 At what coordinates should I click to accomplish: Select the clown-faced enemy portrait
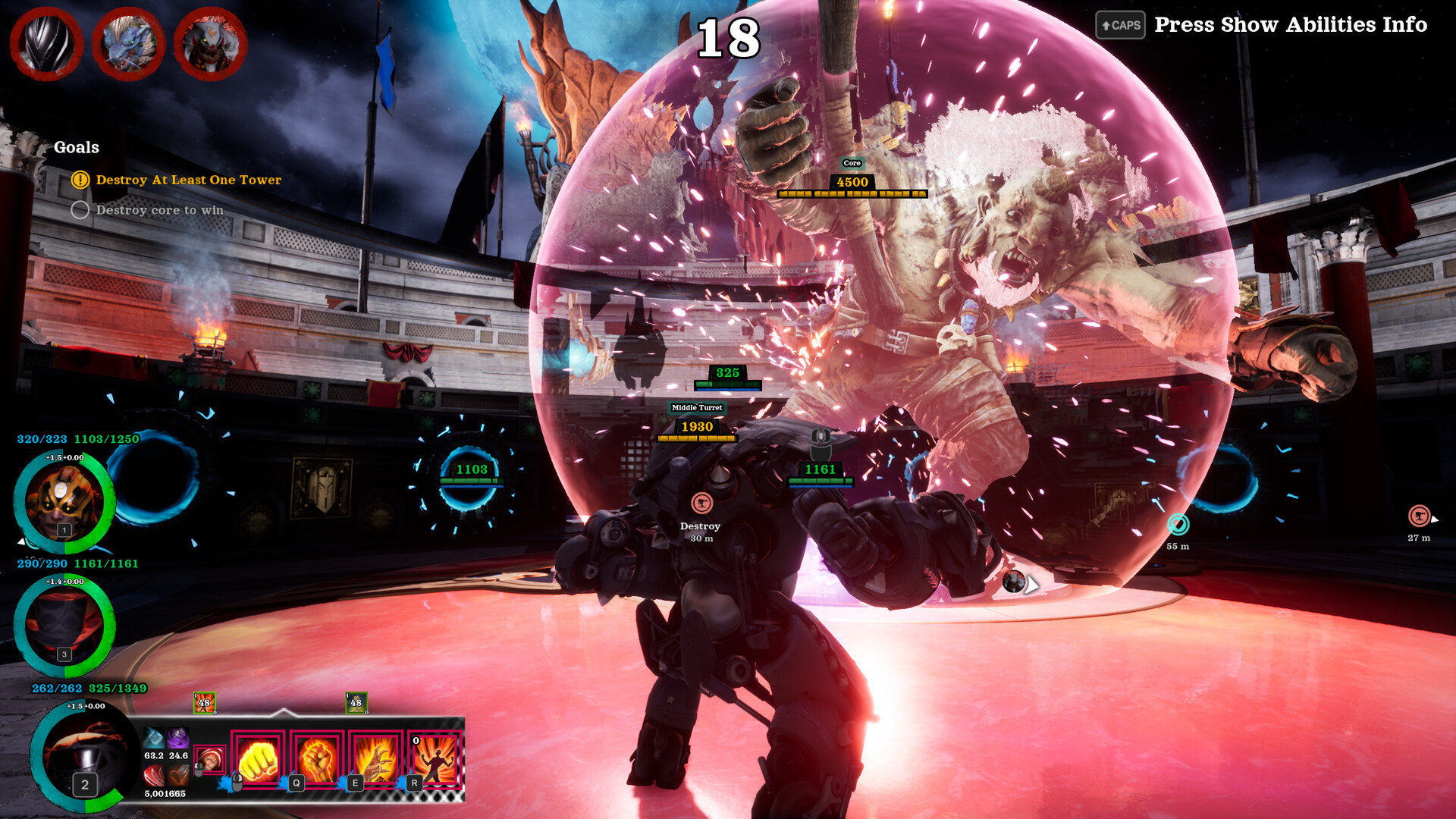pyautogui.click(x=210, y=44)
